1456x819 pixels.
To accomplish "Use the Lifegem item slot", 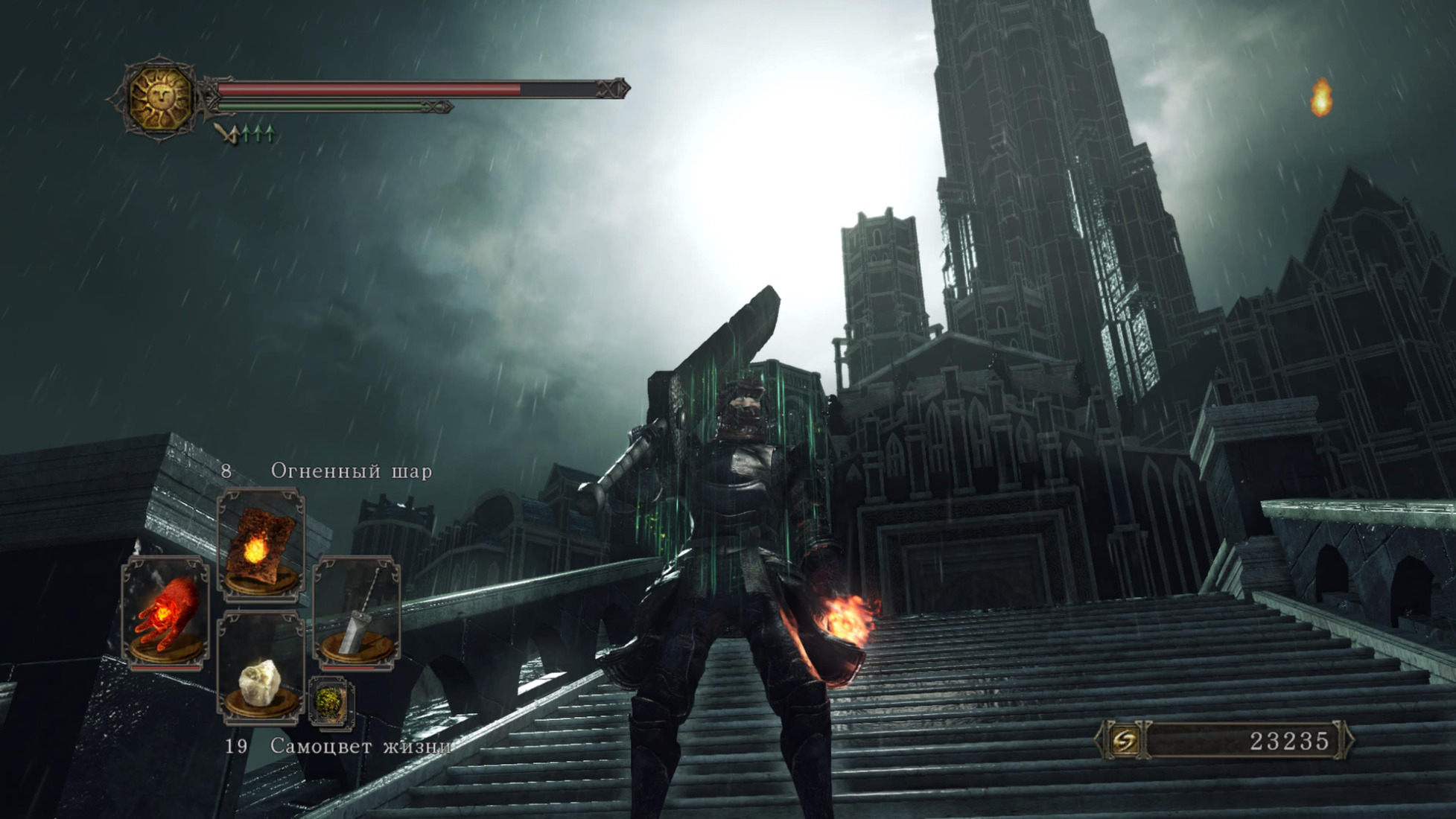I will [260, 667].
